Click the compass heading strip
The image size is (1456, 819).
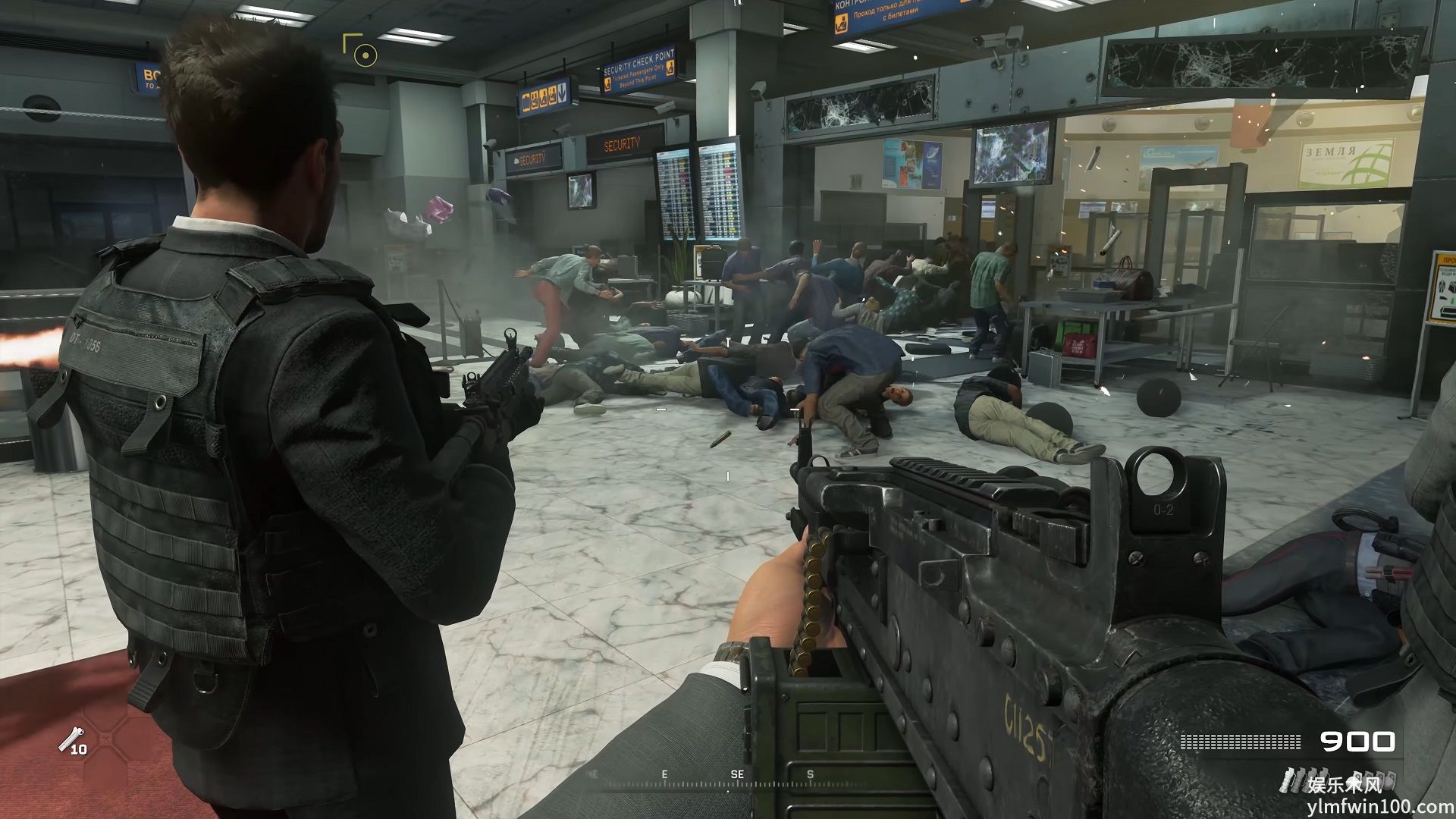728,777
